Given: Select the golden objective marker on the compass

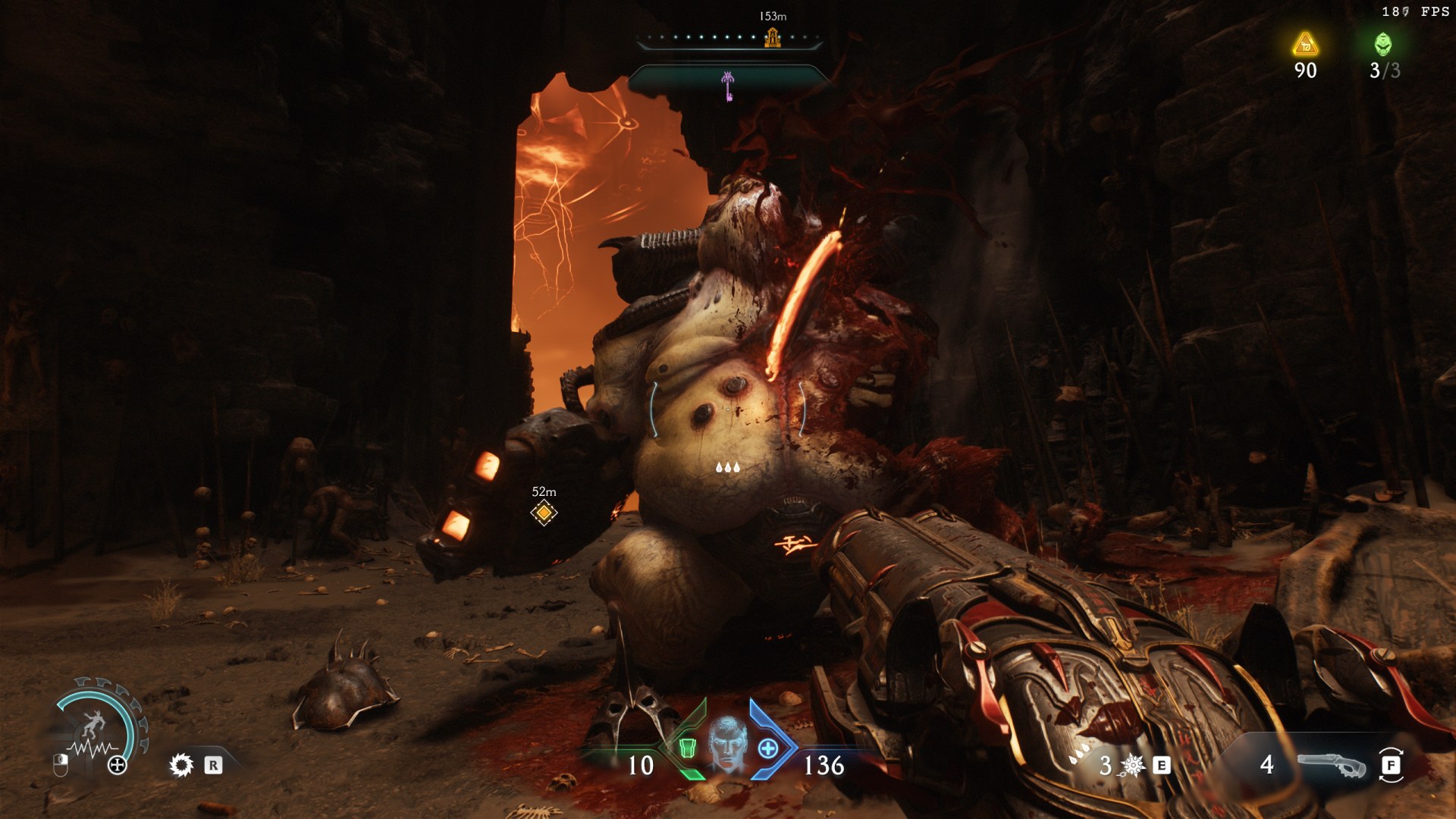Looking at the screenshot, I should (x=773, y=37).
